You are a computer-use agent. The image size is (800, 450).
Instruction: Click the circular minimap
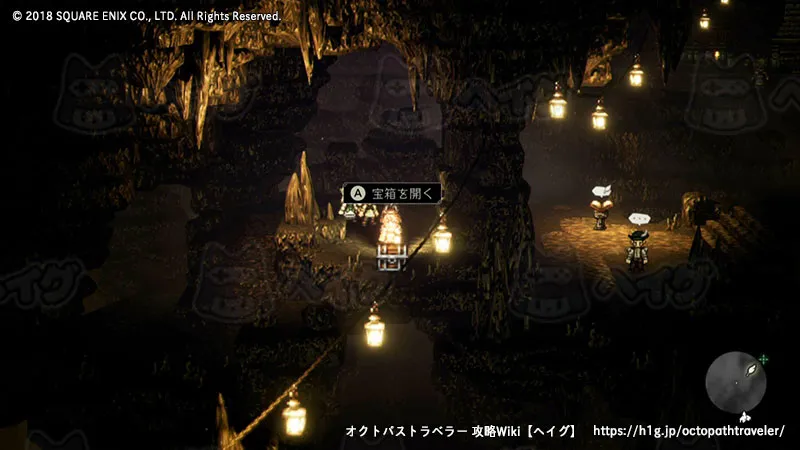coord(737,382)
